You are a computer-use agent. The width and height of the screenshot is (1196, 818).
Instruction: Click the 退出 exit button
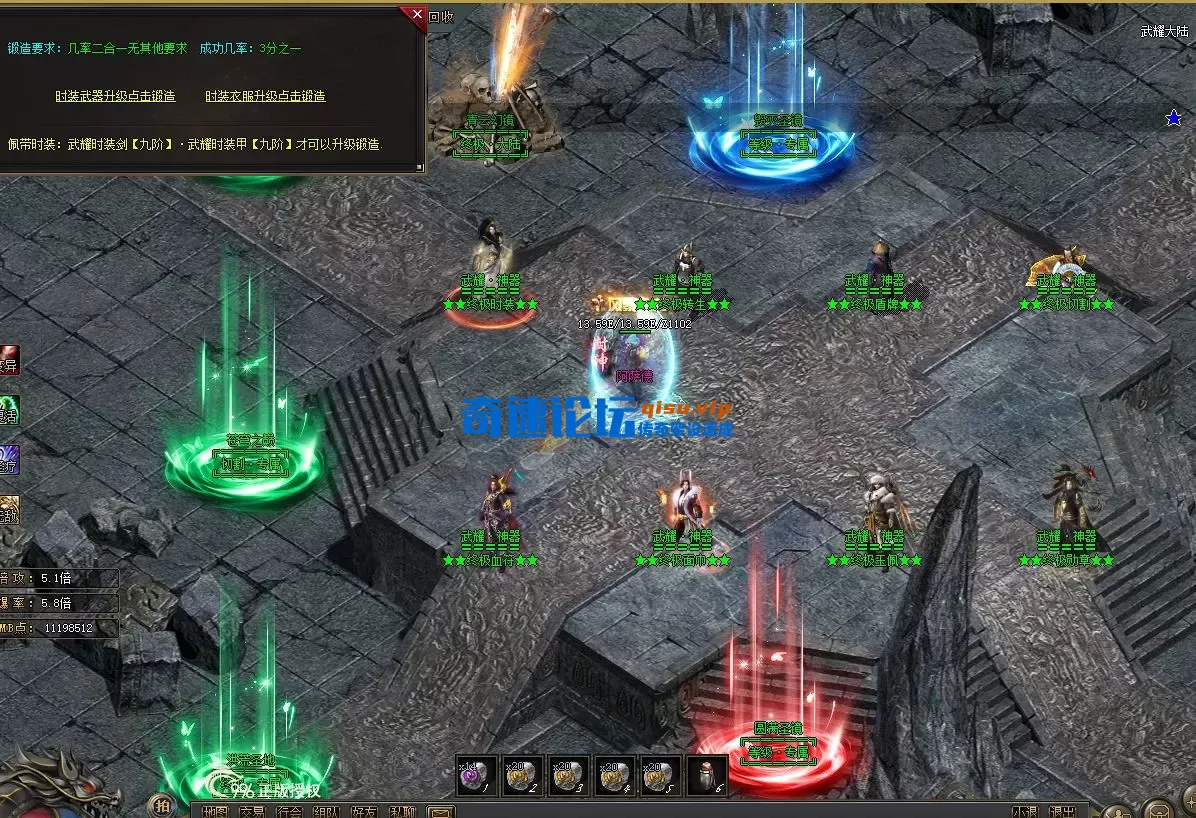pos(1063,812)
